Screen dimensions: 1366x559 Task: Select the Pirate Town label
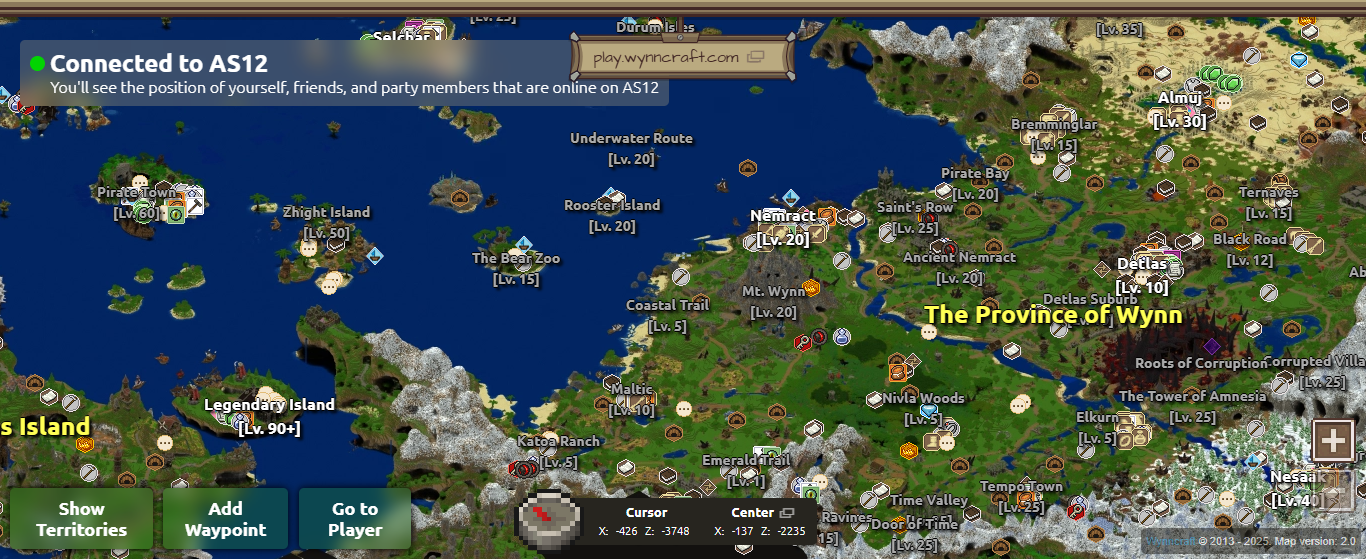point(136,192)
